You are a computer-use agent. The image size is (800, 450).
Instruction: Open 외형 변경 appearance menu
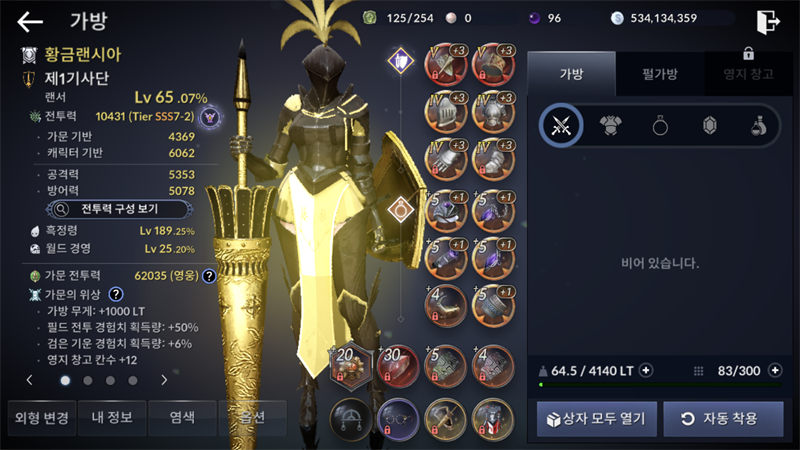(x=38, y=417)
